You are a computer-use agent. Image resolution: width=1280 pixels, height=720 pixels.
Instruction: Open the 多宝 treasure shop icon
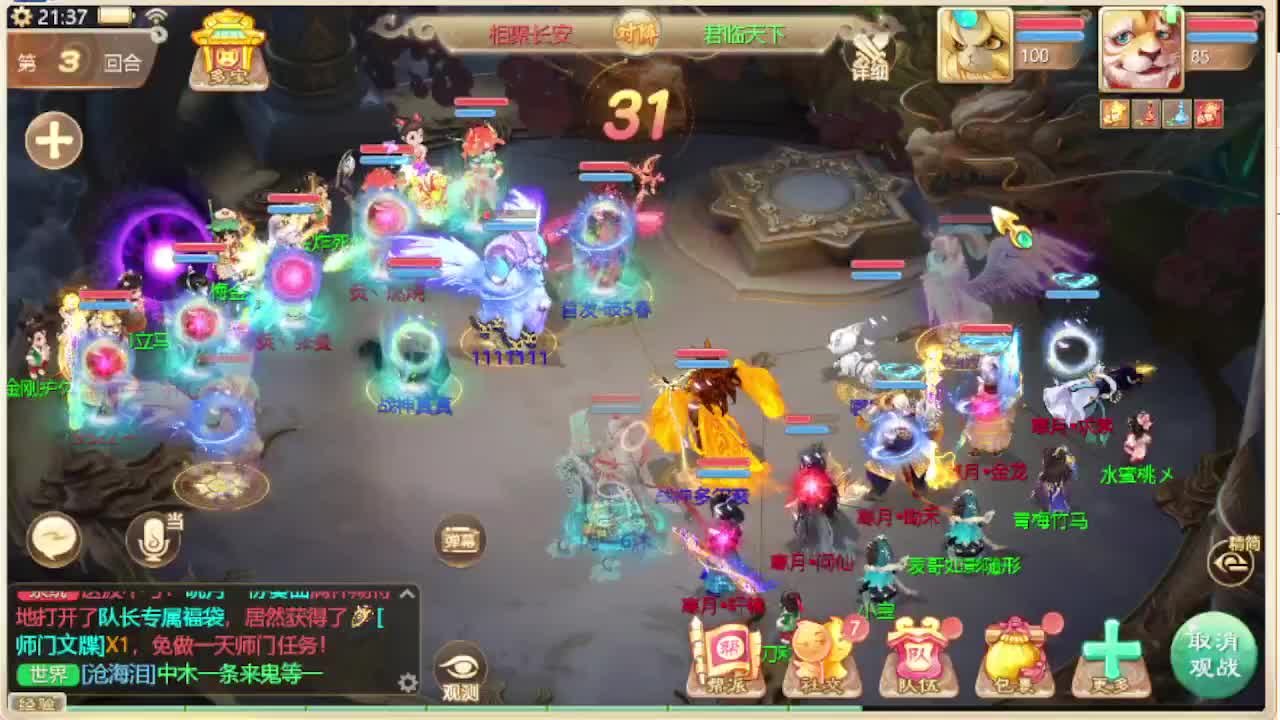pos(228,50)
